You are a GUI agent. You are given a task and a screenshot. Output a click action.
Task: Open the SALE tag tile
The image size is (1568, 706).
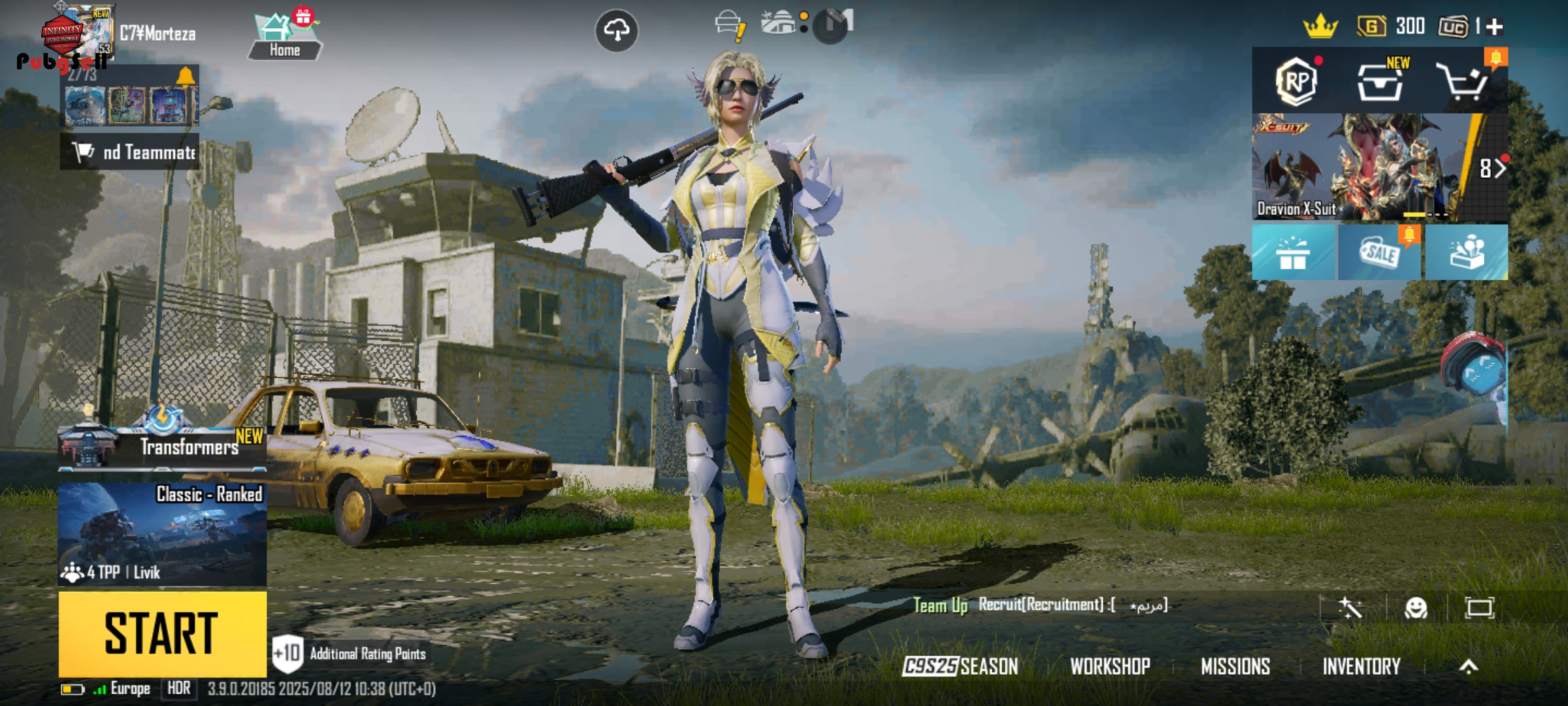point(1379,252)
